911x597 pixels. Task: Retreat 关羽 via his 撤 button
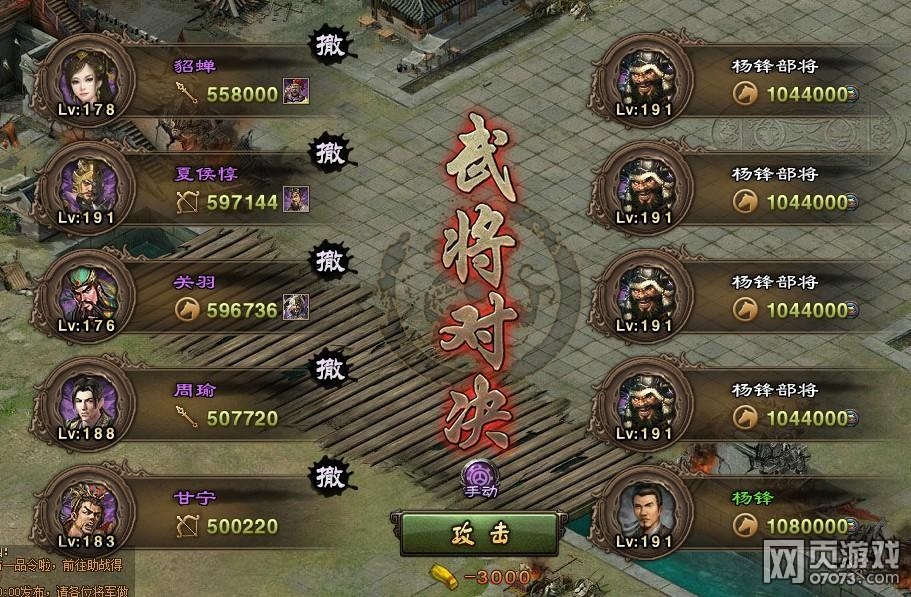[328, 261]
